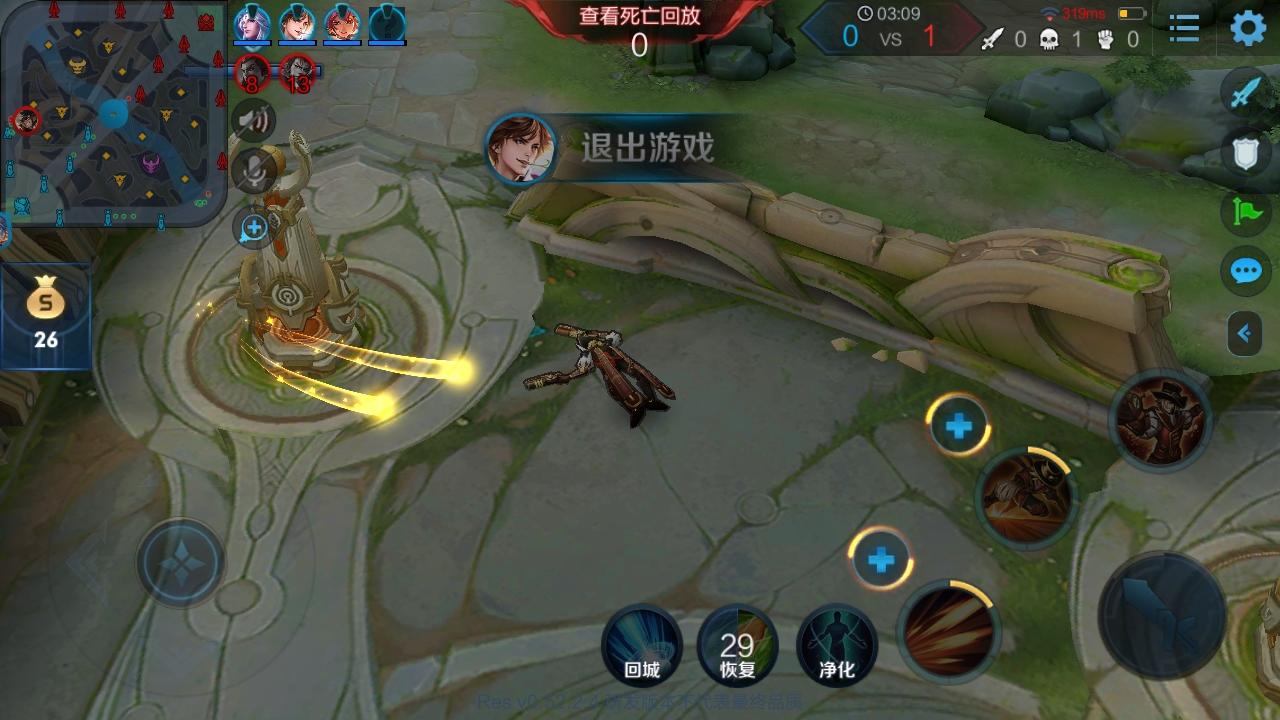Click the minimap zoom magnifier icon
The height and width of the screenshot is (720, 1280).
252,228
